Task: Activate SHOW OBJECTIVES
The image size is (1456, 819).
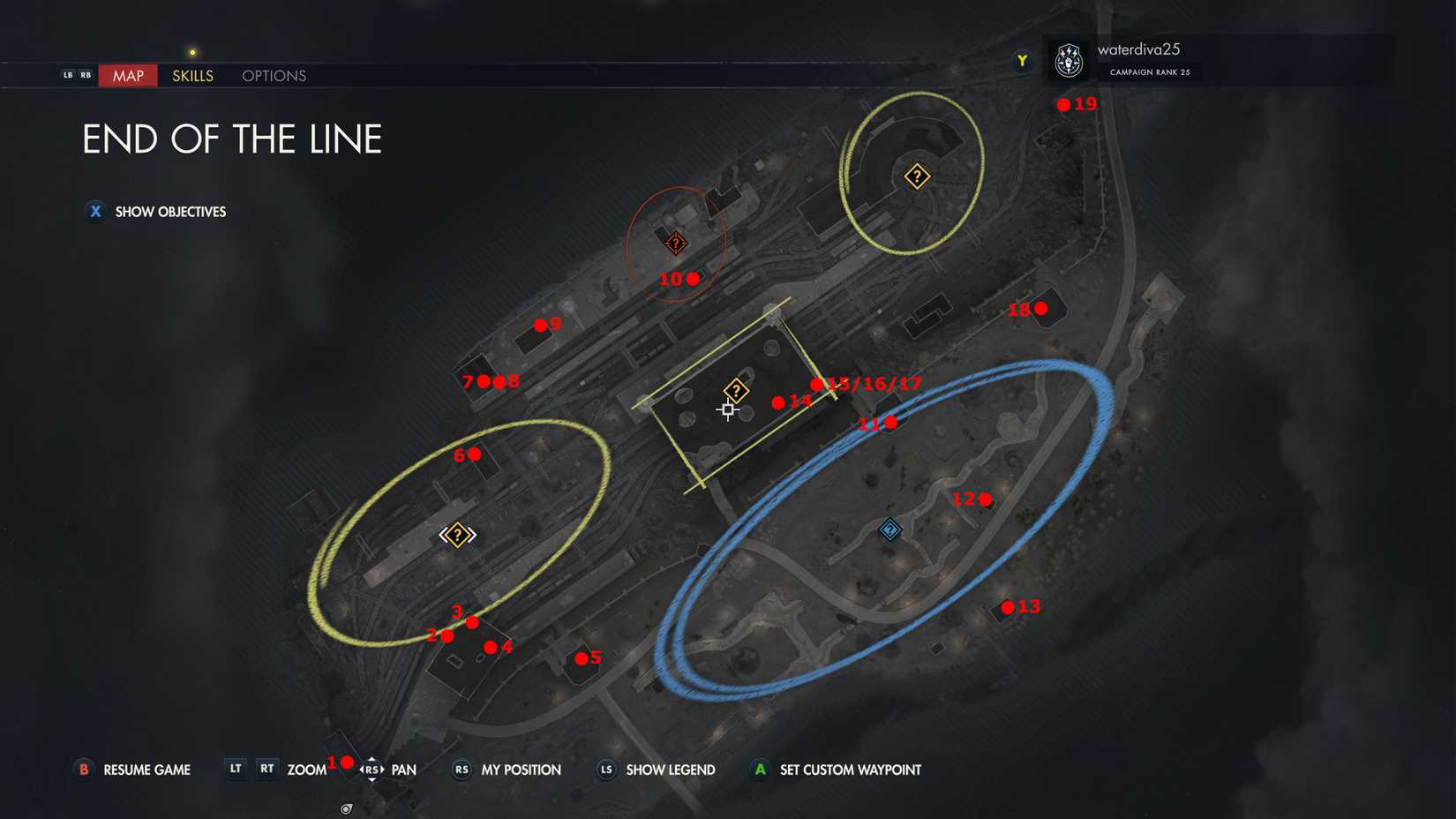Action: coord(169,212)
